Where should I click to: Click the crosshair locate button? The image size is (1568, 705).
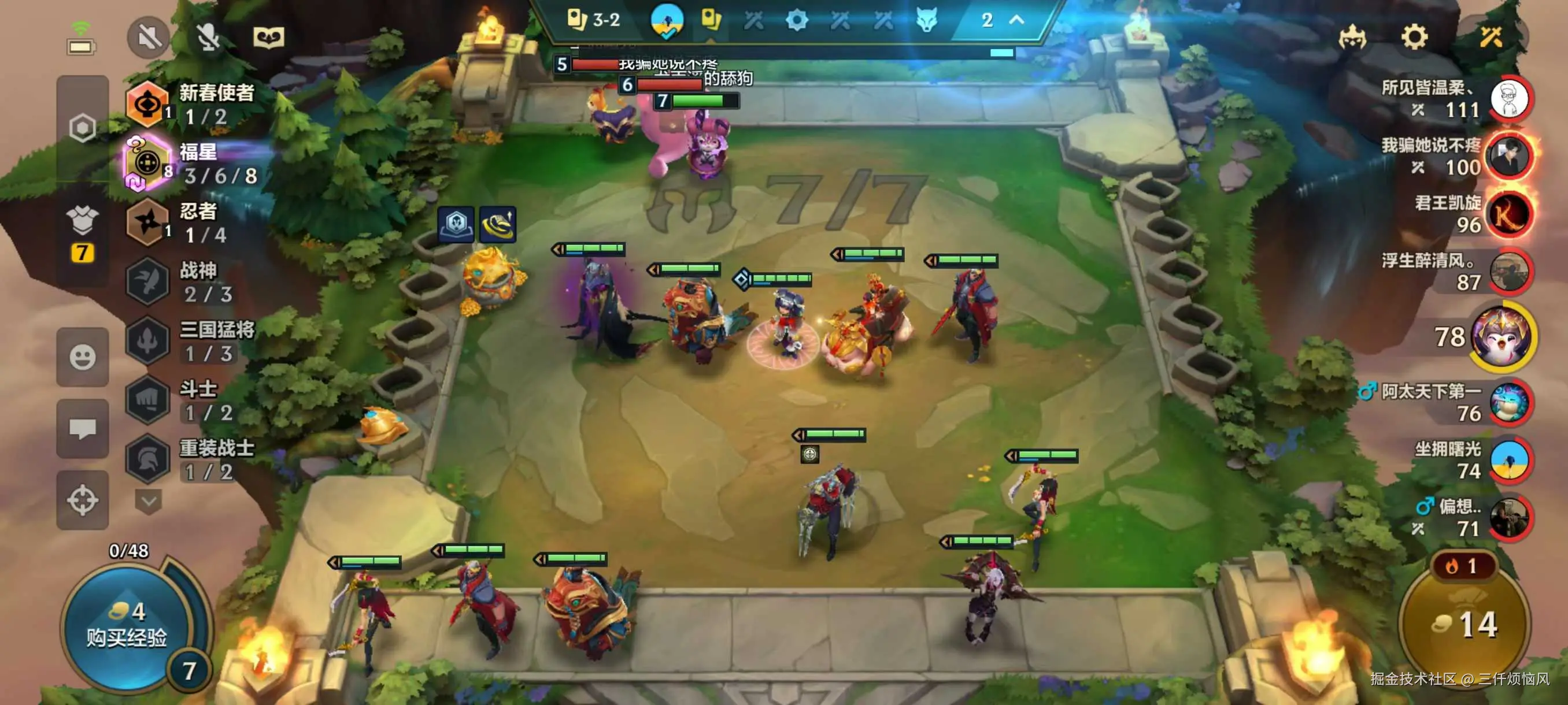pyautogui.click(x=83, y=500)
